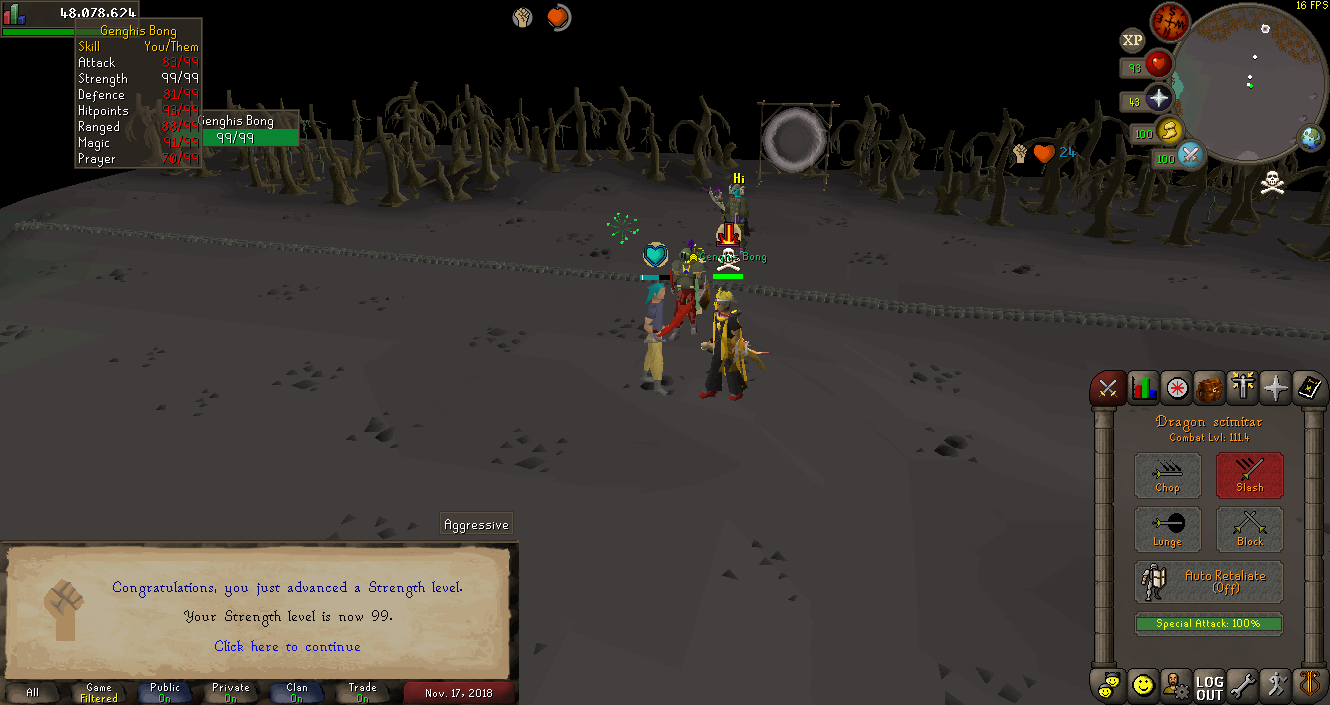Click the LOG OUT button

[x=1209, y=687]
